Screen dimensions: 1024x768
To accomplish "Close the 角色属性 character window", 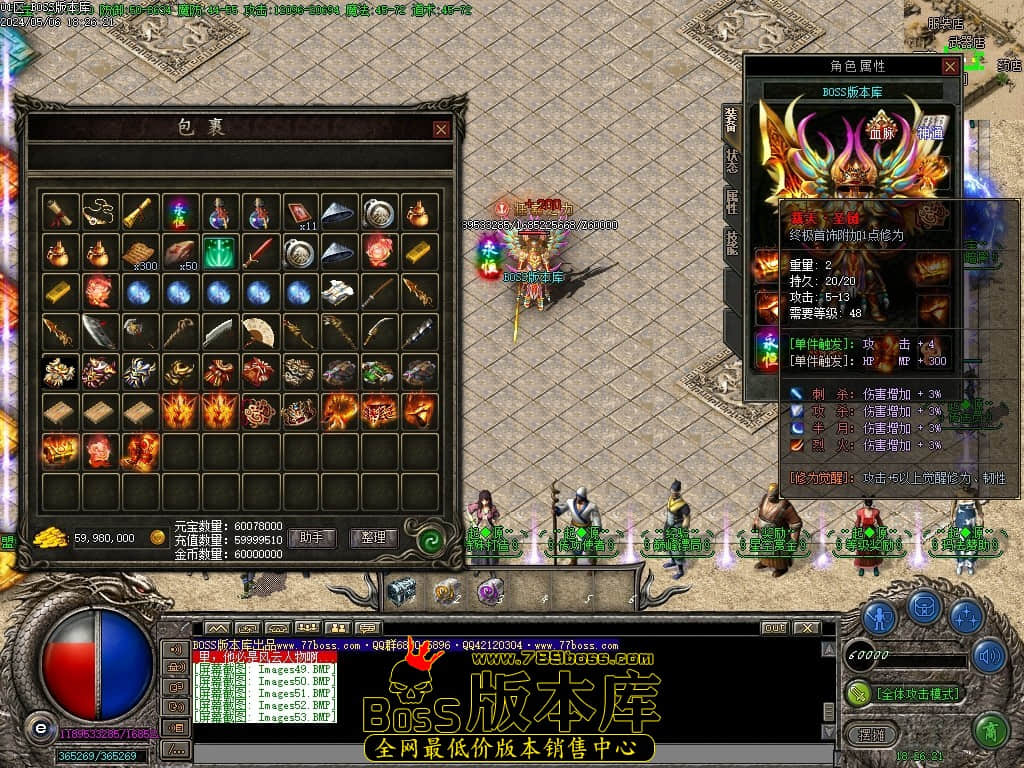I will [x=950, y=66].
